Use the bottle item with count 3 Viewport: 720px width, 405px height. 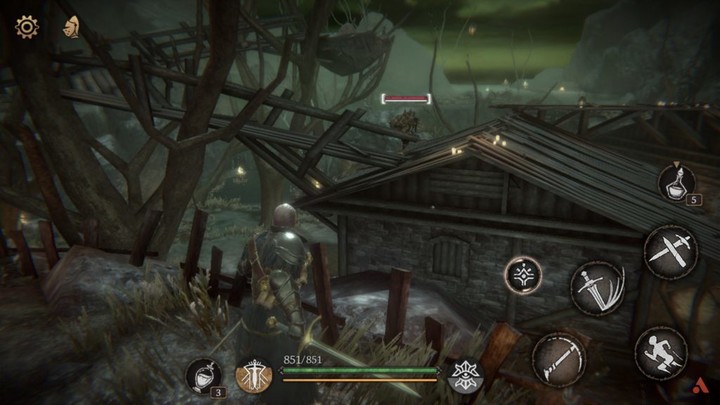tap(203, 376)
